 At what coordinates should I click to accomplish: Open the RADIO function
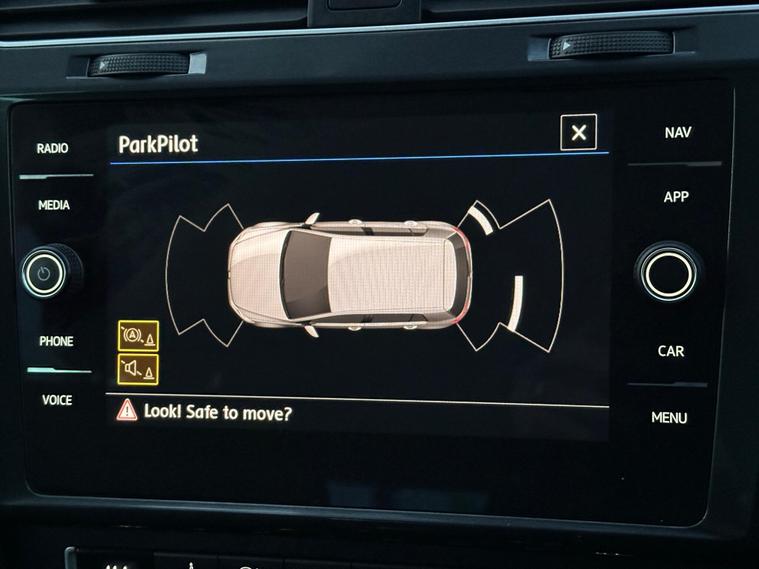tap(53, 149)
